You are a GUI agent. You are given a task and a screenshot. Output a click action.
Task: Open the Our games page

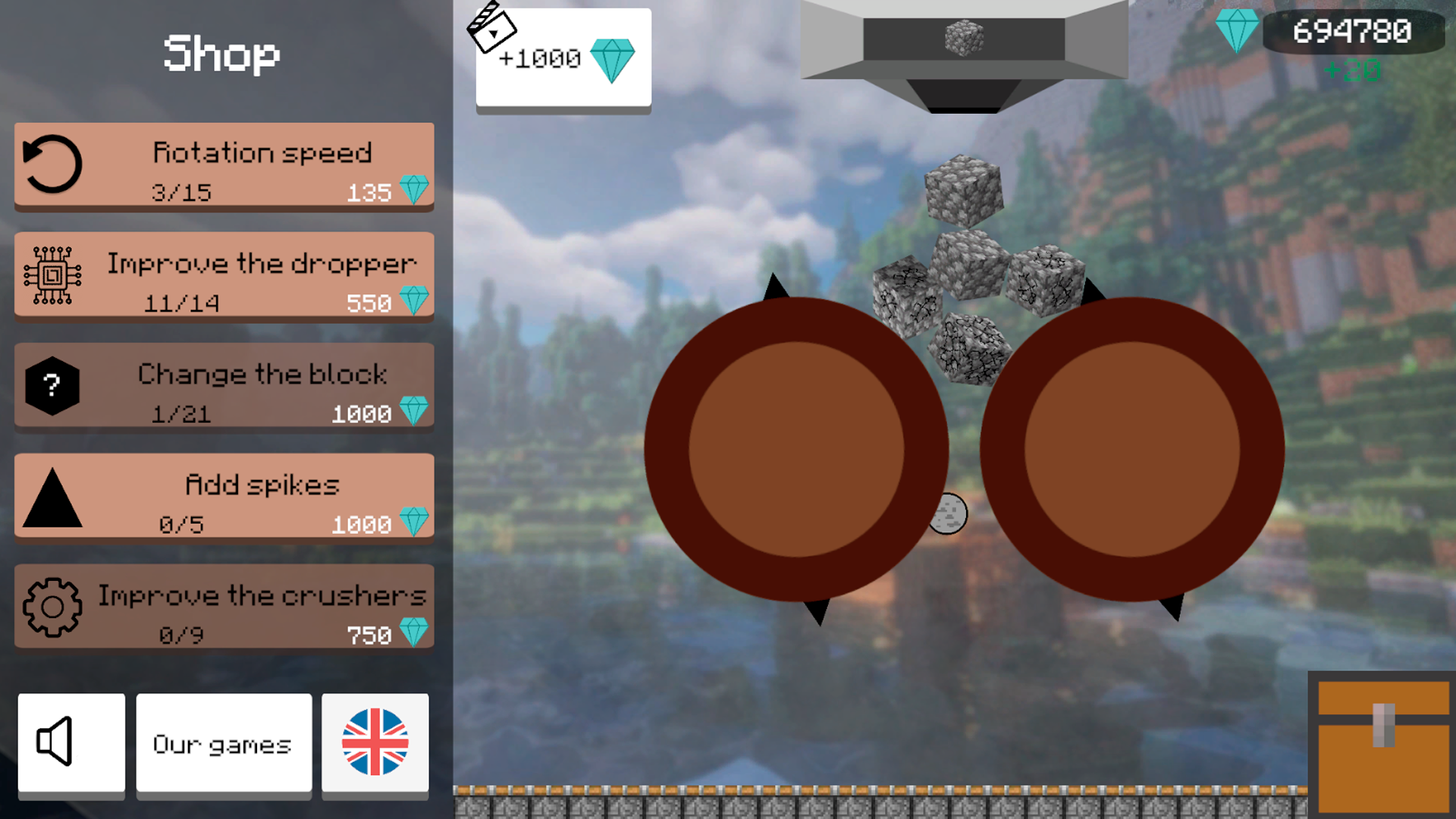coord(222,743)
